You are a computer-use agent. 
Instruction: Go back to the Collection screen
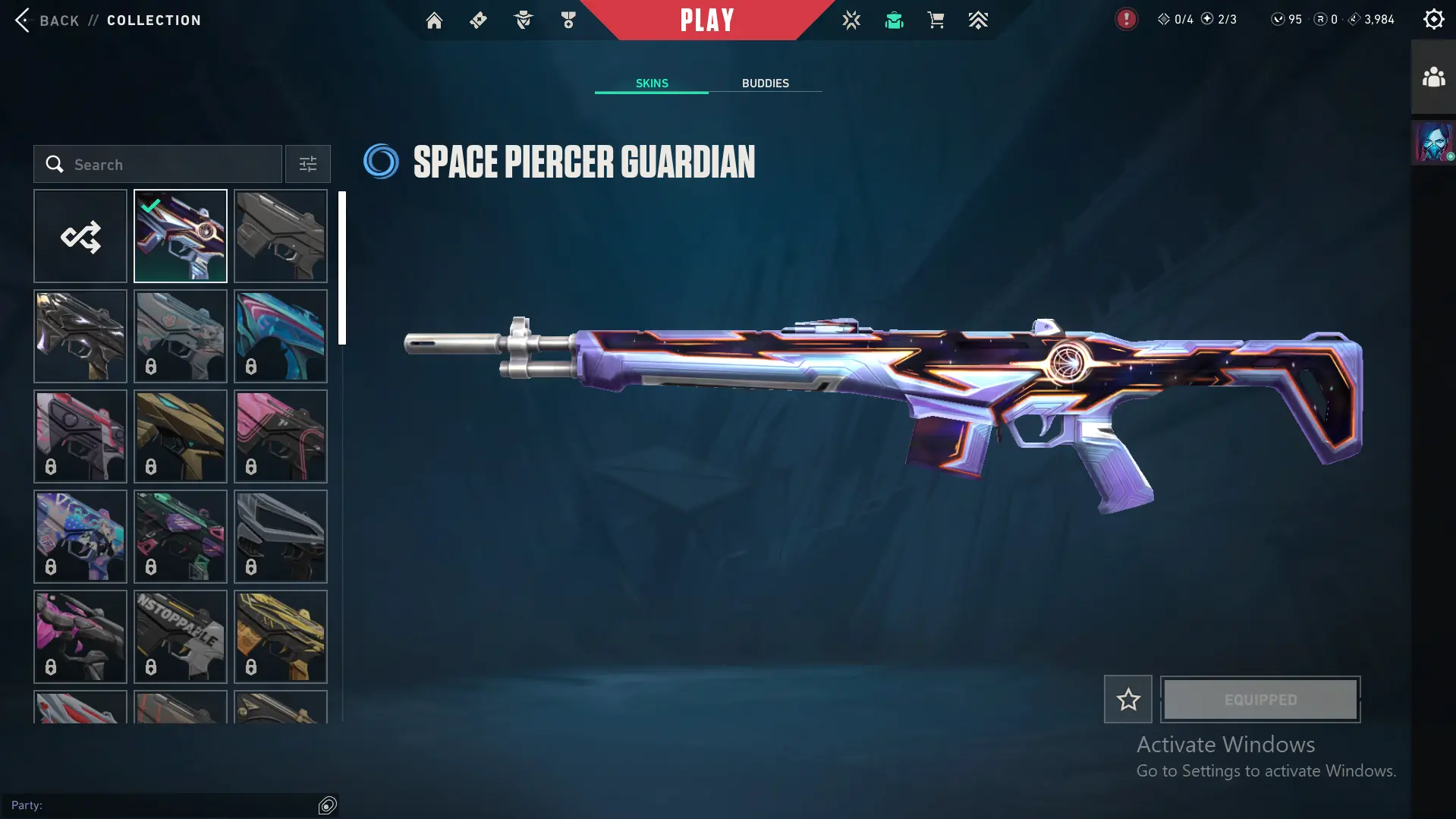point(47,20)
